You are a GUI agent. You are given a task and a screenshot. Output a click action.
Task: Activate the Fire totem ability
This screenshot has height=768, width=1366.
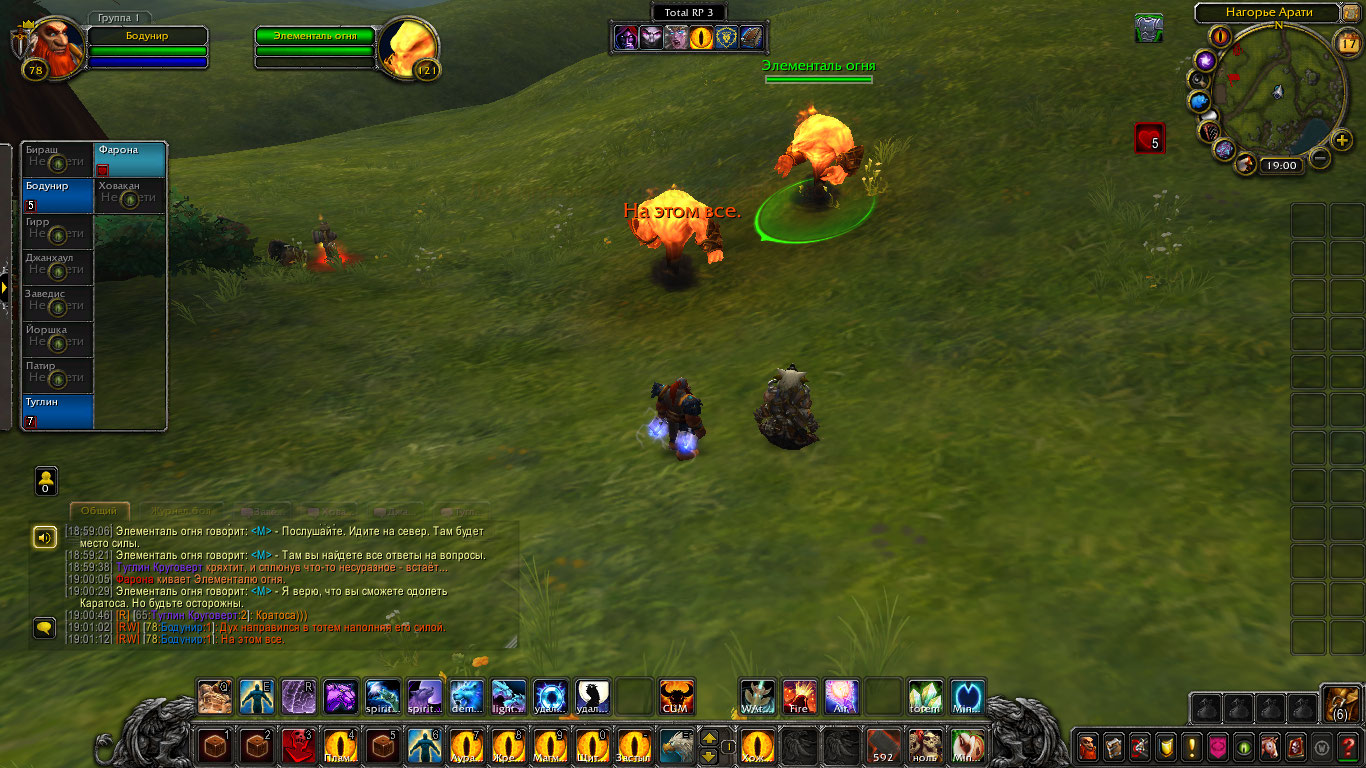pos(799,696)
